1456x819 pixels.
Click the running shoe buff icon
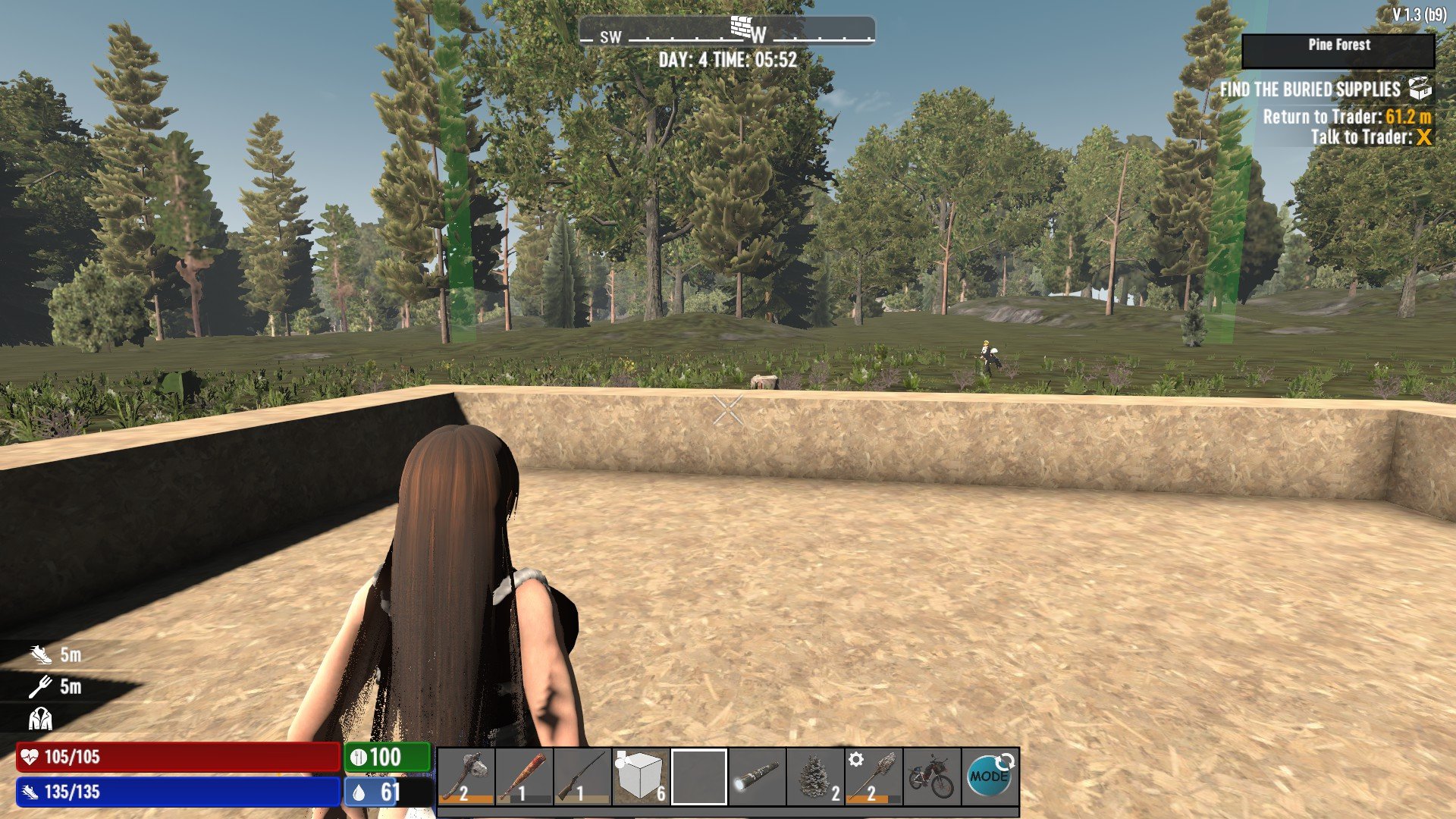tap(40, 654)
